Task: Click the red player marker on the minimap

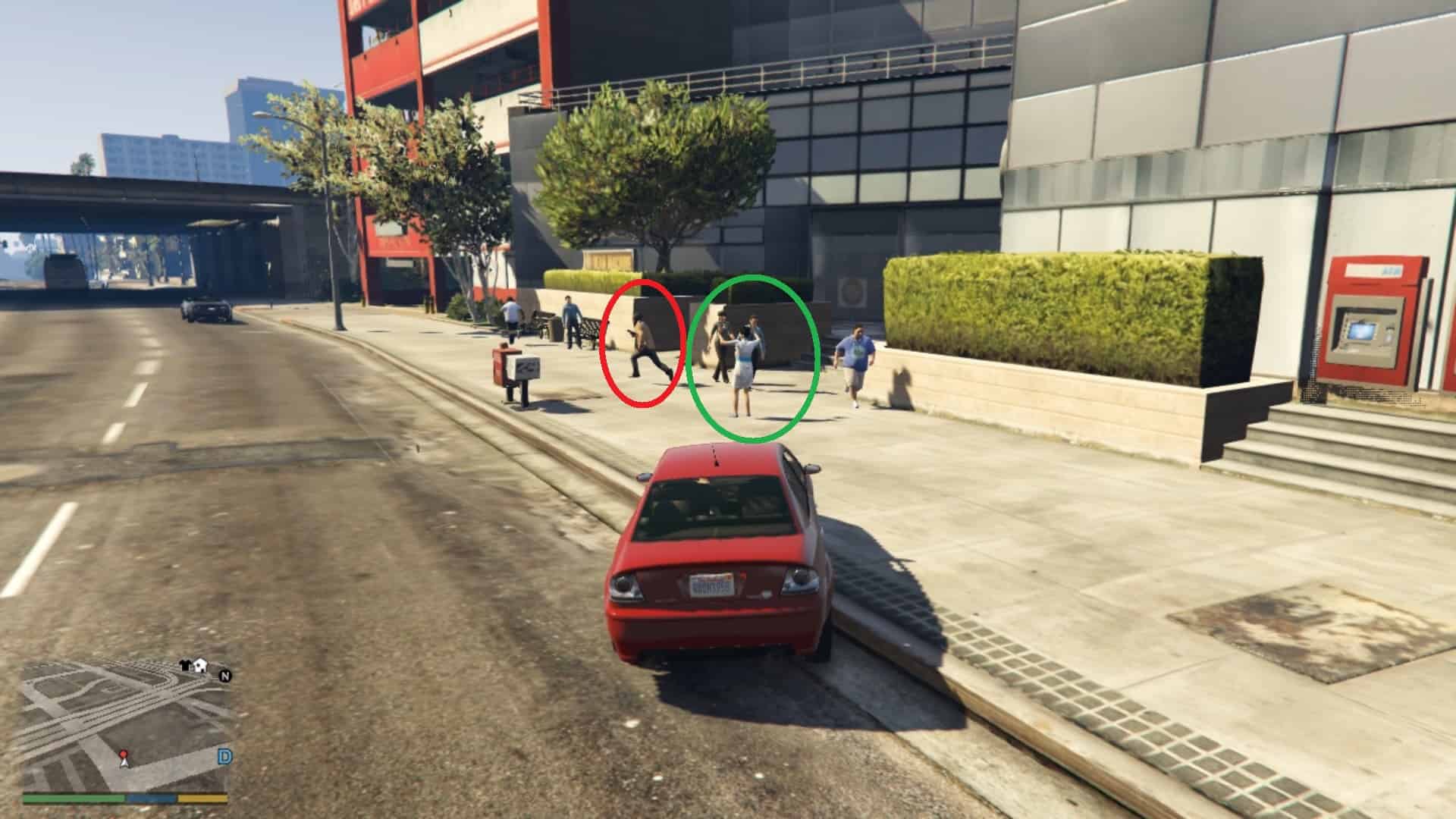Action: 124,755
